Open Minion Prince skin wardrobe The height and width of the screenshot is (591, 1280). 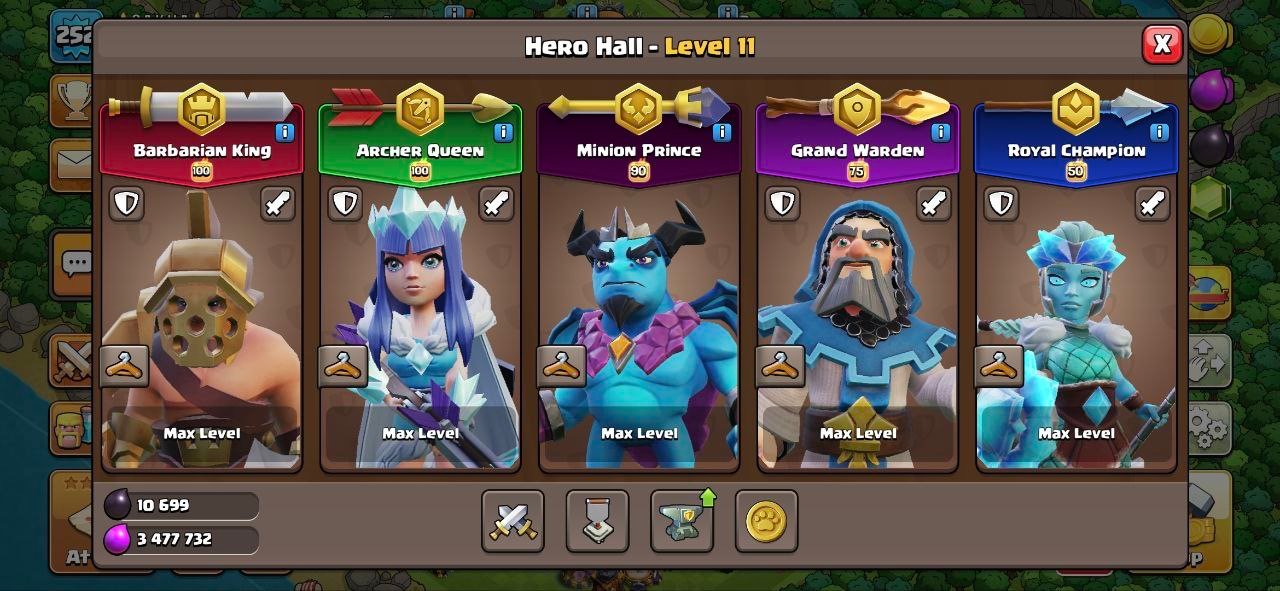pos(562,366)
